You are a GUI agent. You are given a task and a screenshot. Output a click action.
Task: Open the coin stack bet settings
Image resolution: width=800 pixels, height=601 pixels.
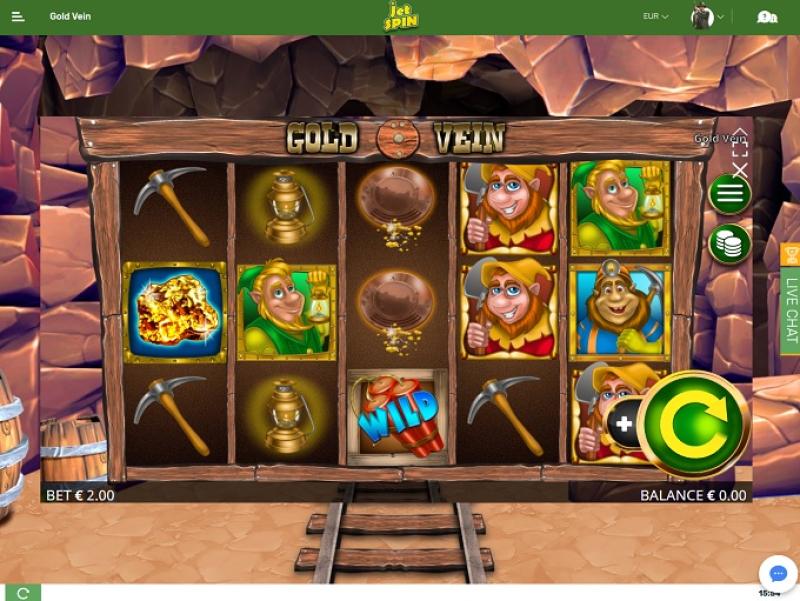tap(730, 244)
